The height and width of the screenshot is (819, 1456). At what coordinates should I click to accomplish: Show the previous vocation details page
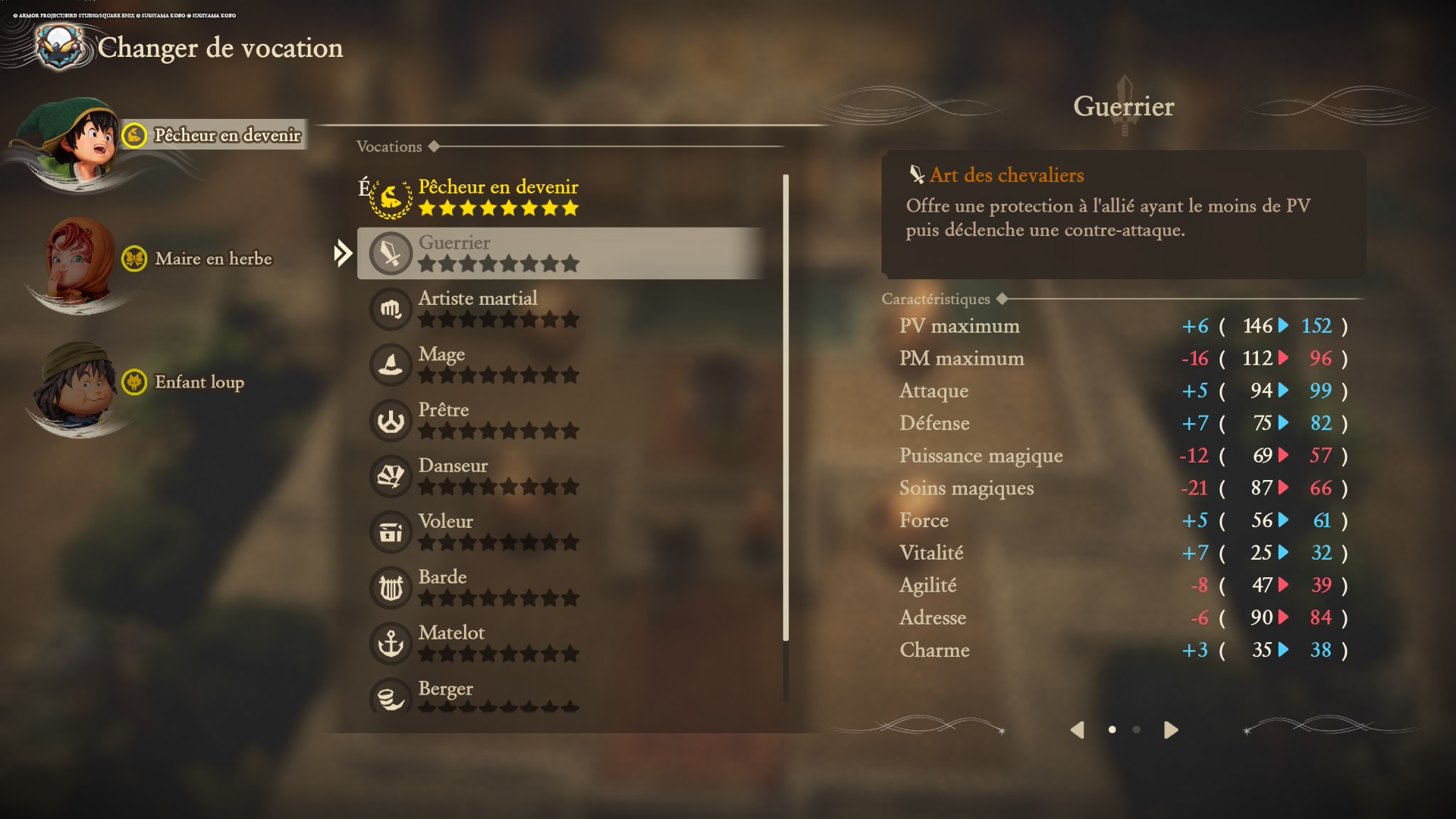1078,730
